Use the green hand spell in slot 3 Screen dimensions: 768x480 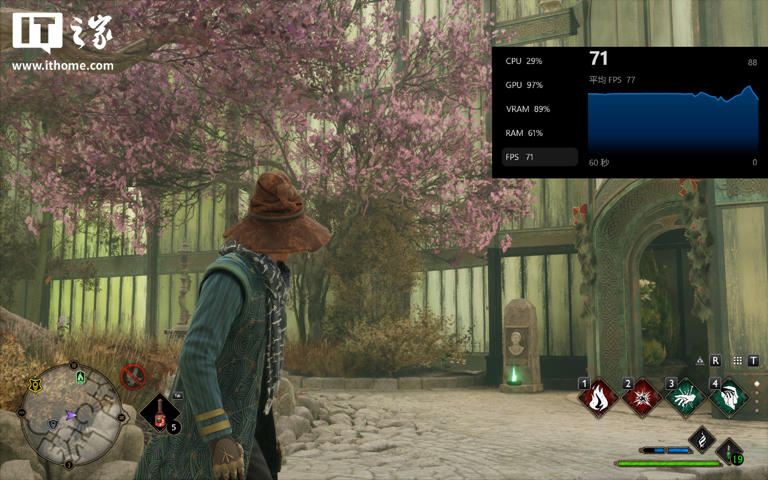coord(686,398)
